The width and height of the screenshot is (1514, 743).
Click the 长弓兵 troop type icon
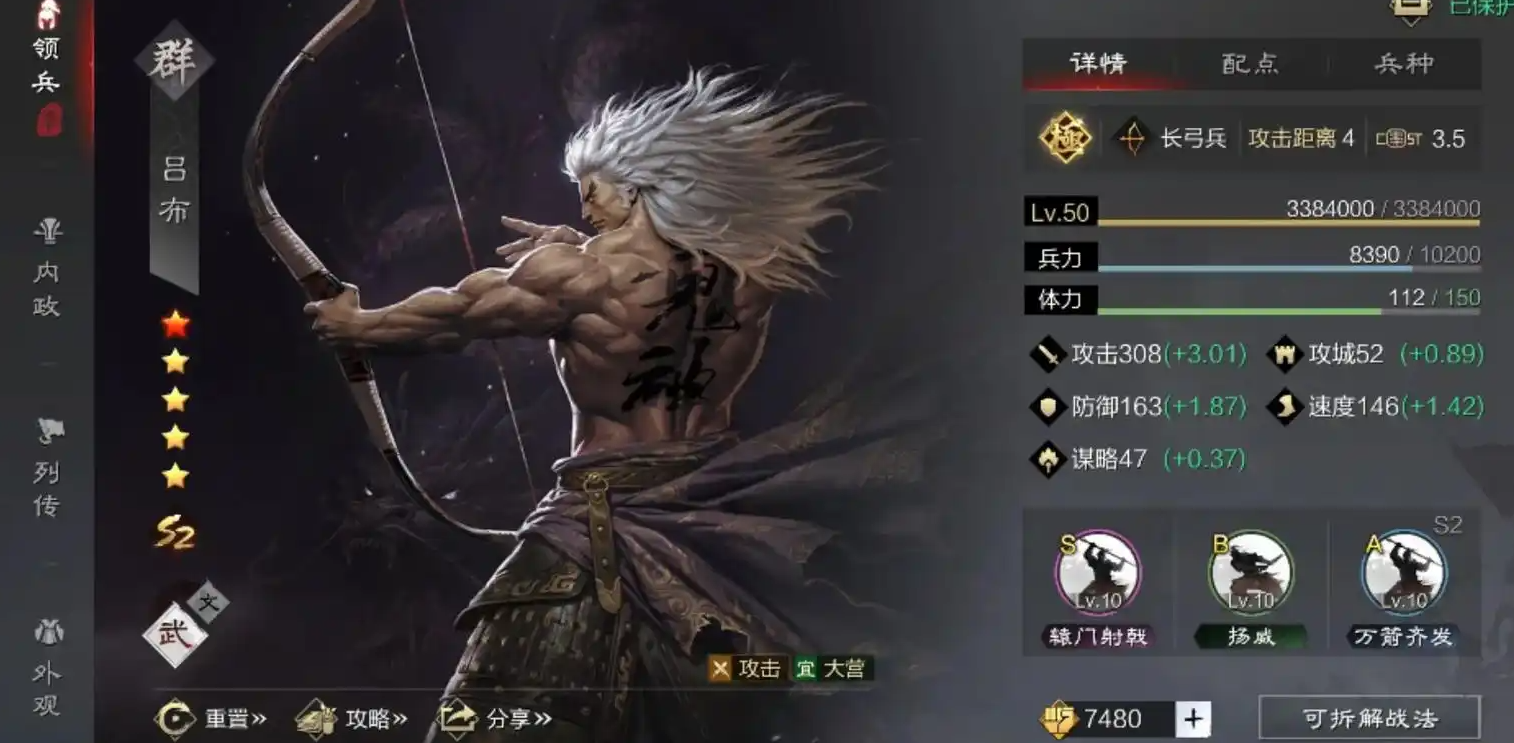tap(1132, 138)
